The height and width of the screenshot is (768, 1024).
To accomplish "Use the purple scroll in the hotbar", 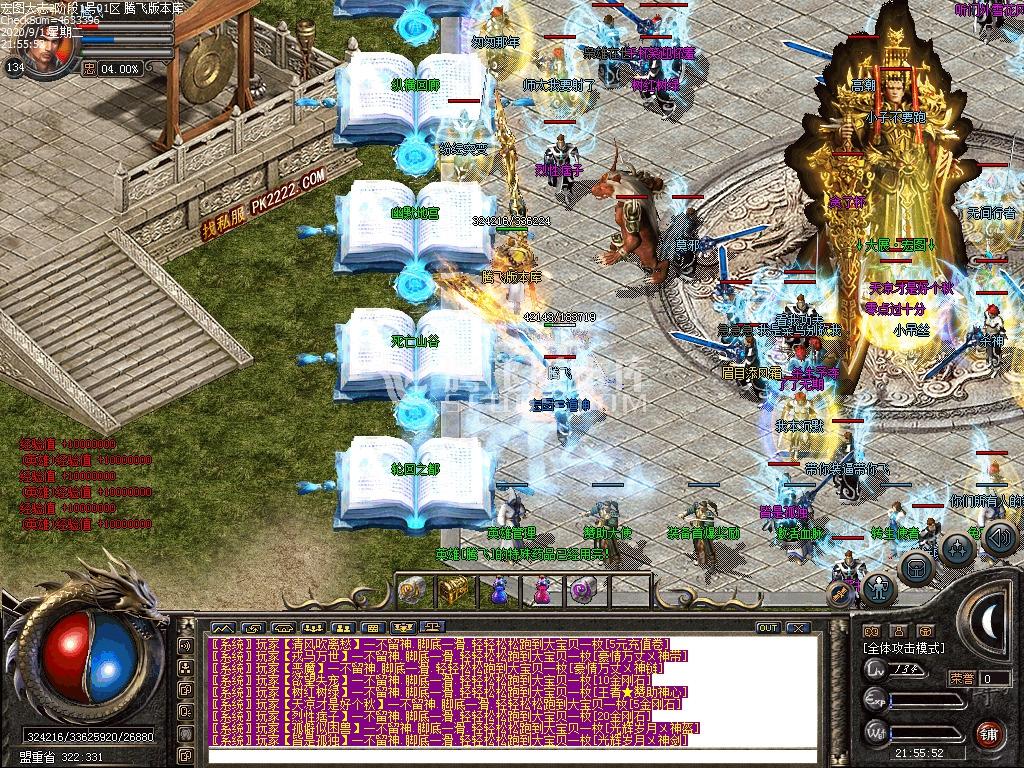I will pyautogui.click(x=584, y=590).
